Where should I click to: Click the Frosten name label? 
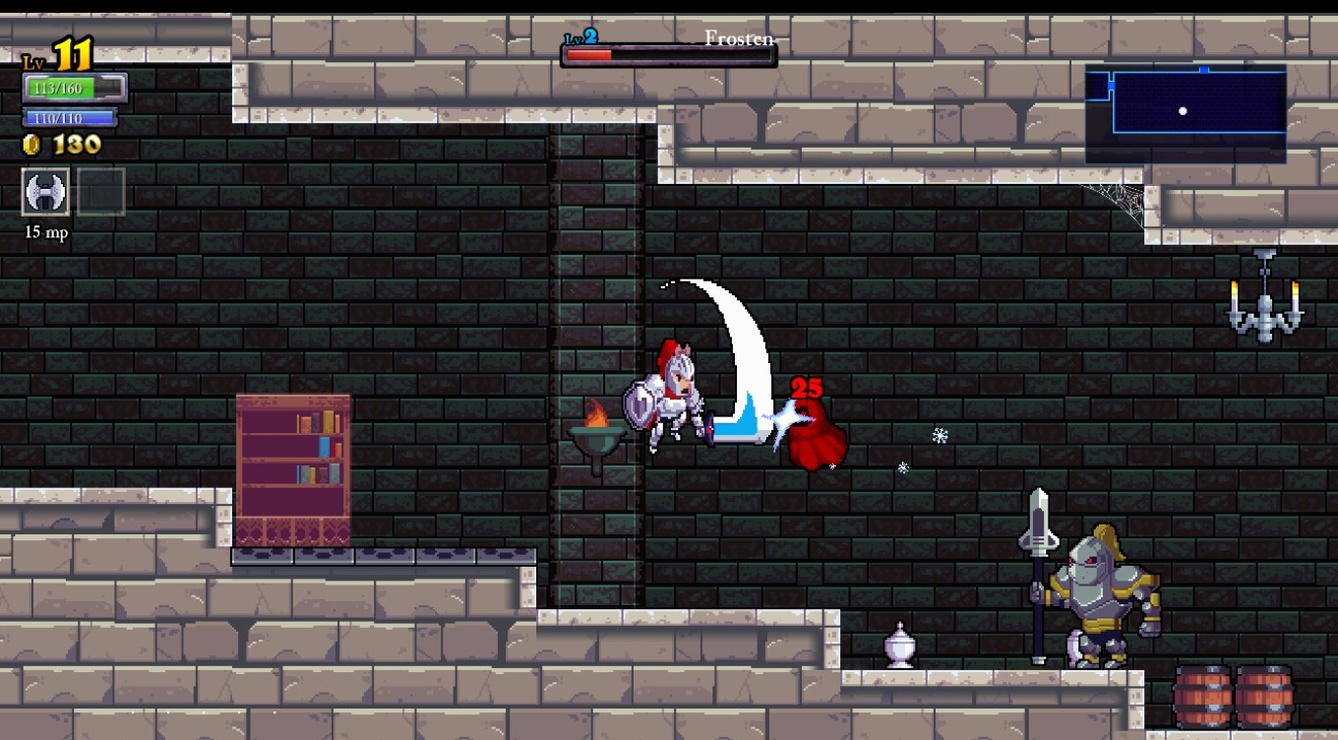pyautogui.click(x=740, y=40)
